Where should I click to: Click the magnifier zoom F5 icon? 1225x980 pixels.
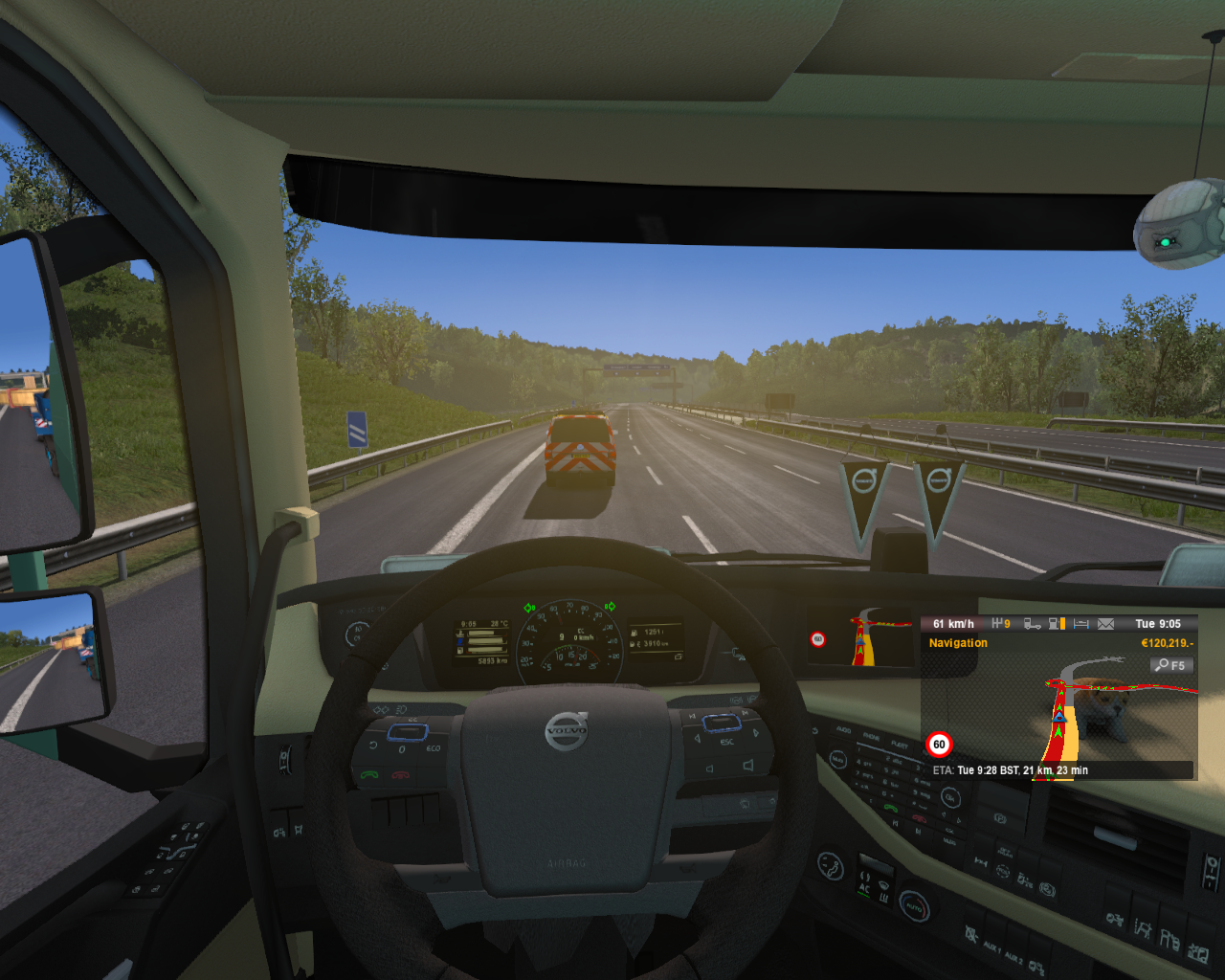1171,663
